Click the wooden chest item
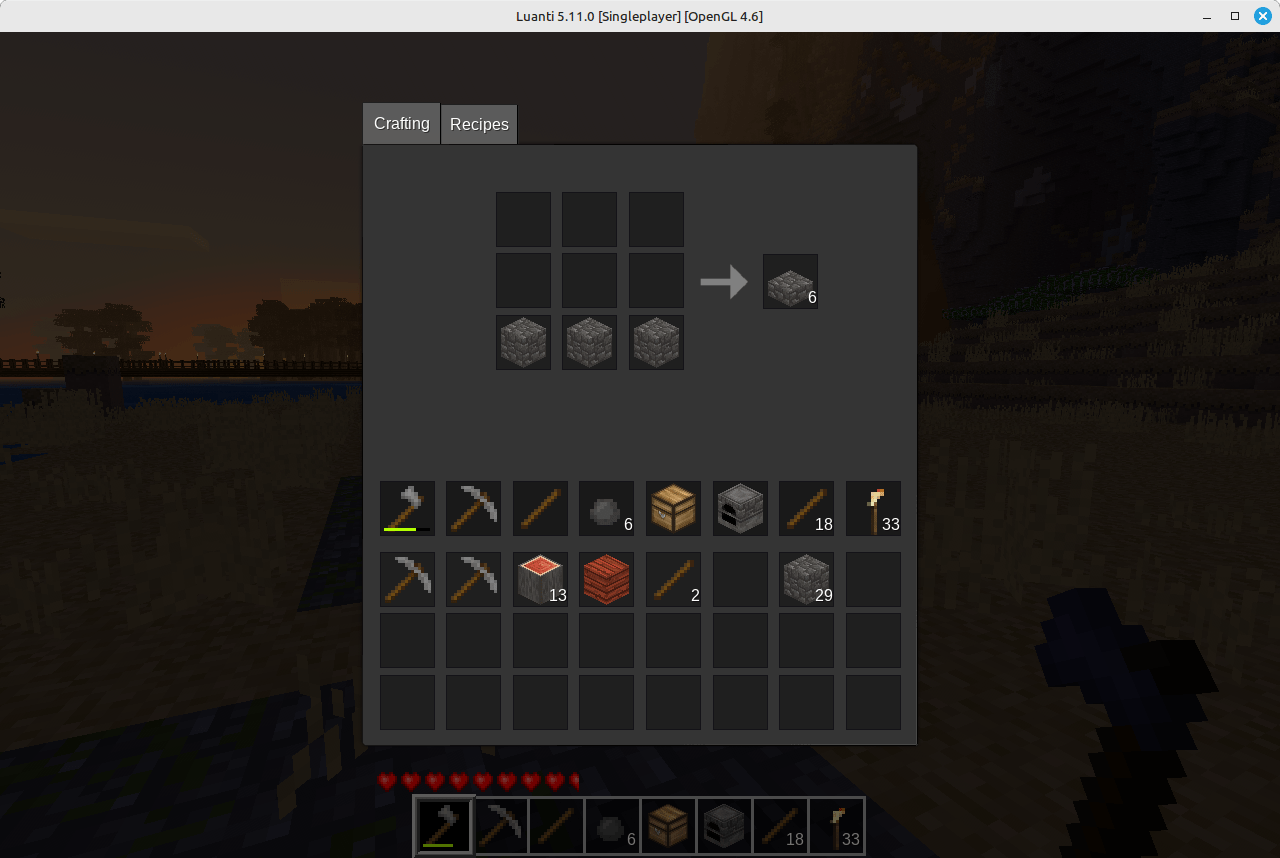The image size is (1280, 858). pos(673,508)
